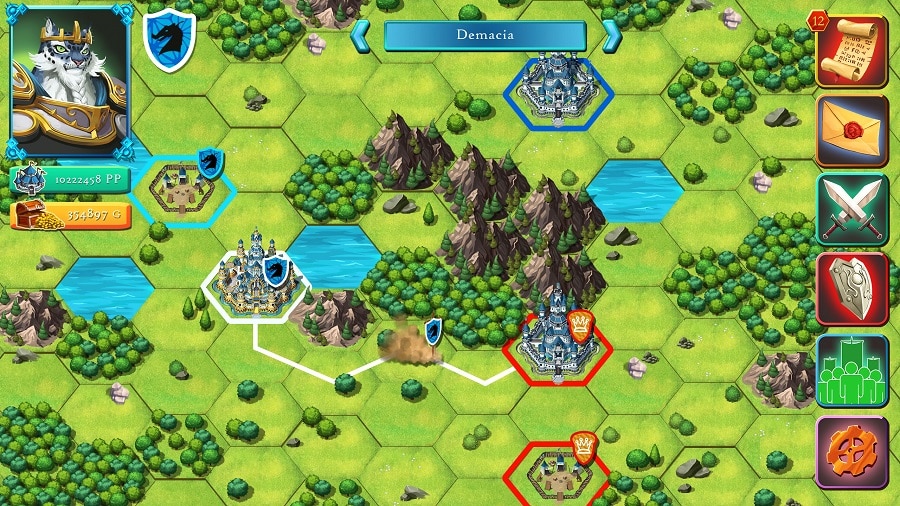The image size is (900, 506).
Task: Click the castle power points counter
Action: pyautogui.click(x=68, y=179)
